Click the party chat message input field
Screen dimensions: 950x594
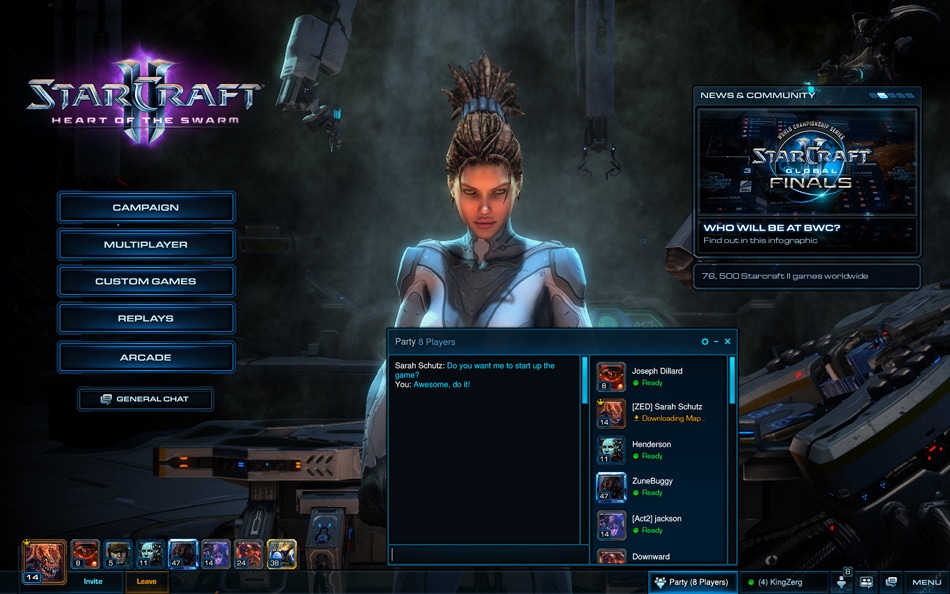tap(487, 554)
